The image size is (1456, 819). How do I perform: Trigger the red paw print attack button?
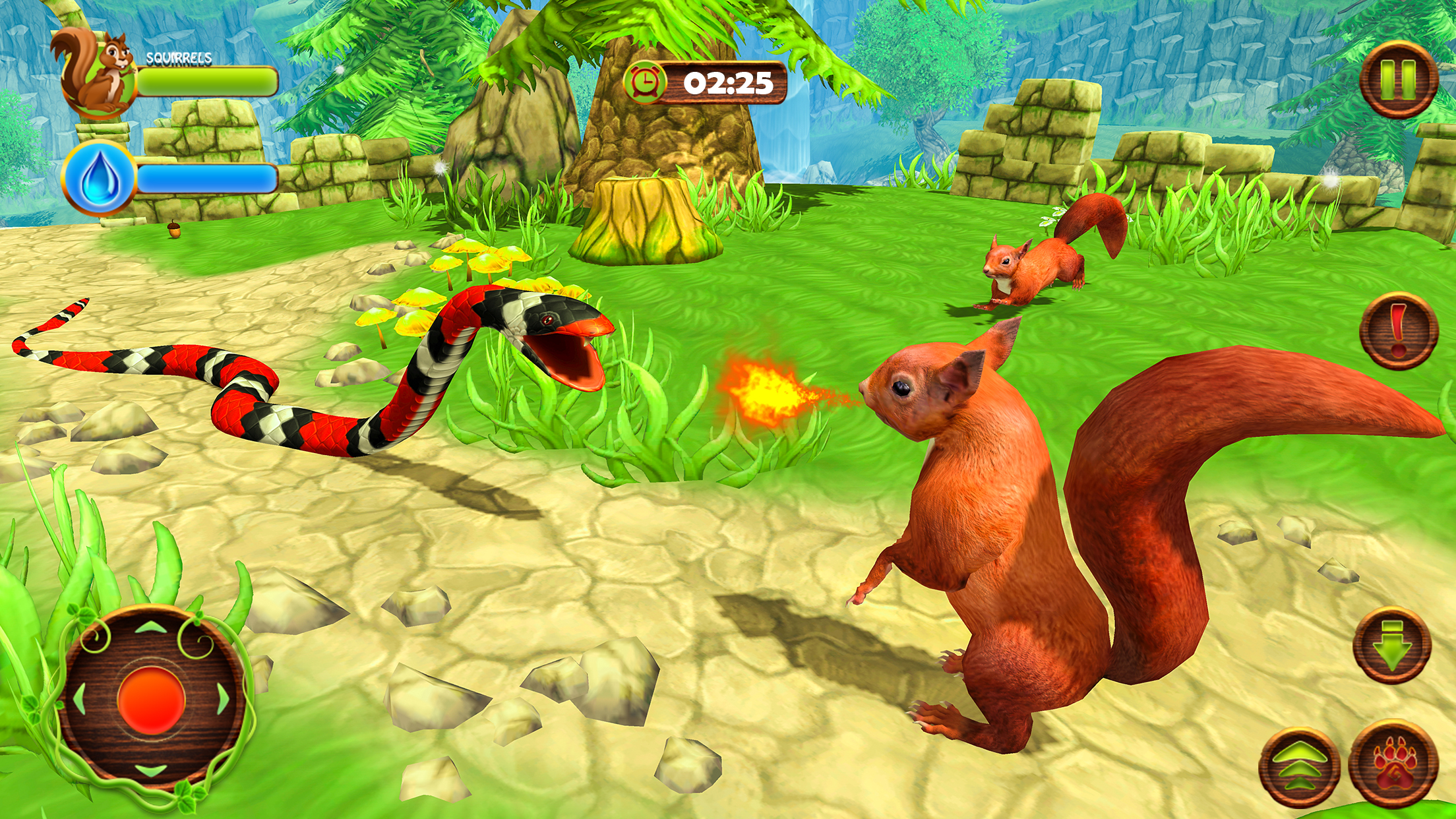pos(1393,764)
